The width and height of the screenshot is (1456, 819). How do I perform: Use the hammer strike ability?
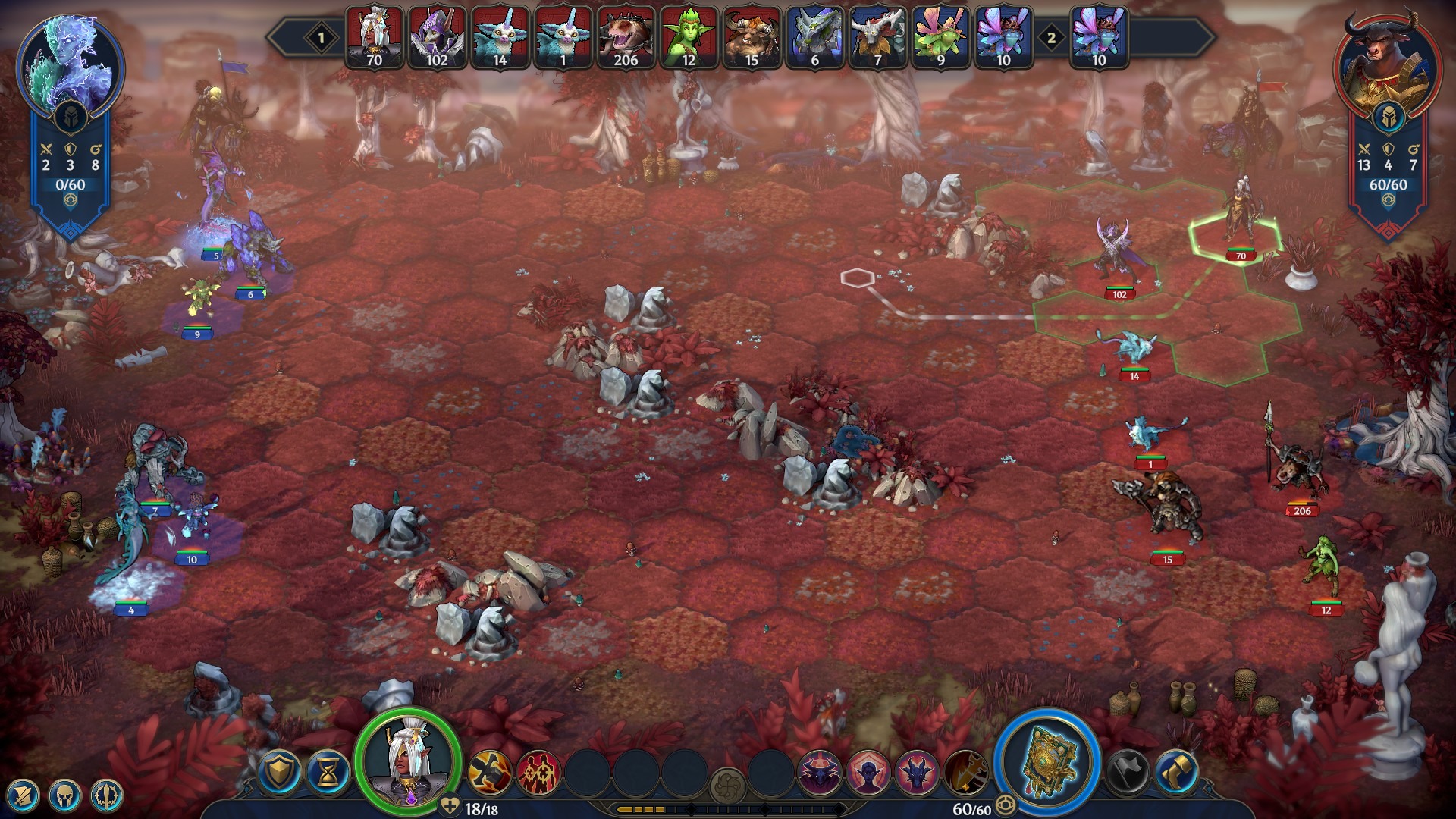click(x=489, y=772)
